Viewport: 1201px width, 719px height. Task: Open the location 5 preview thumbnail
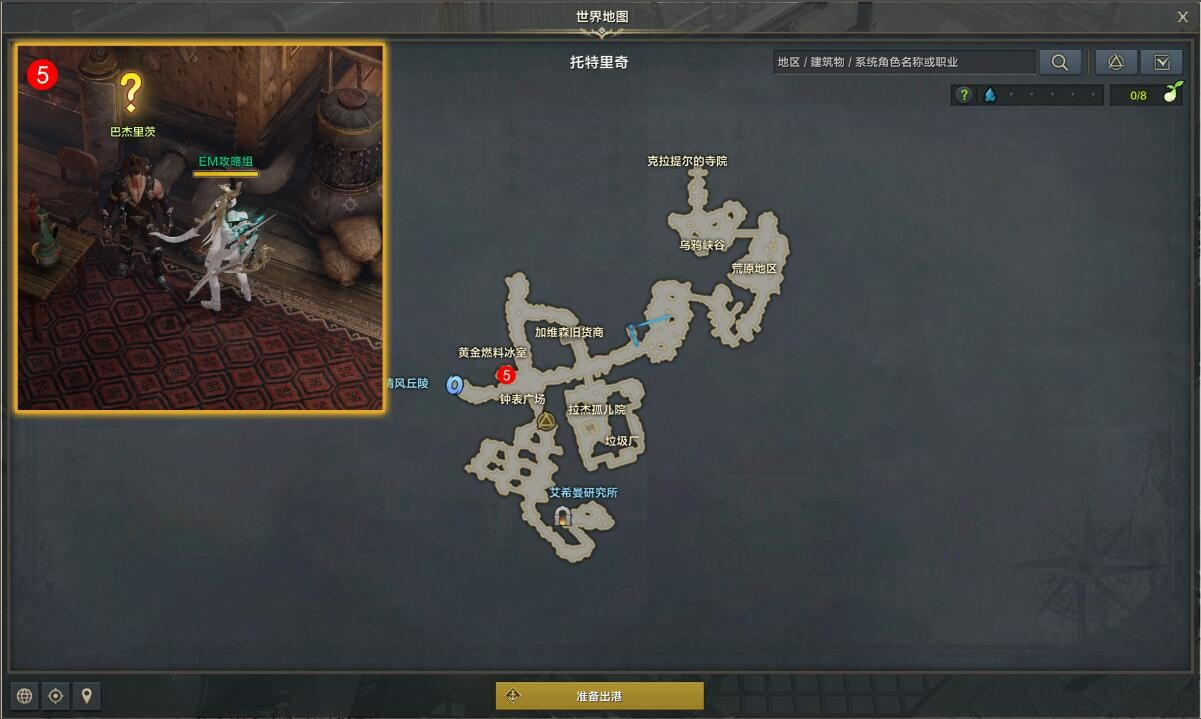click(x=200, y=227)
